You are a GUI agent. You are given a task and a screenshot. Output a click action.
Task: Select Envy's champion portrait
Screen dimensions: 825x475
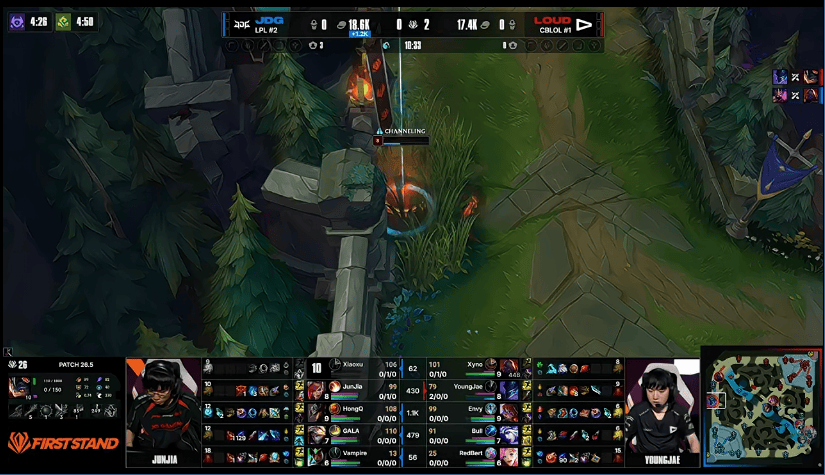pyautogui.click(x=508, y=411)
